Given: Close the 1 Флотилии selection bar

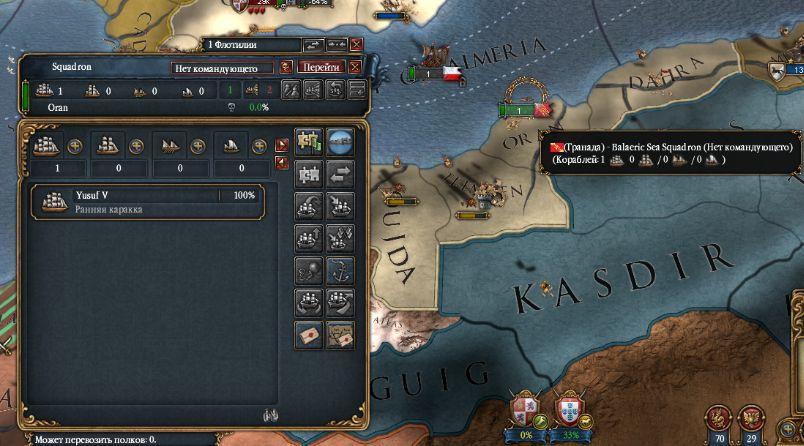Looking at the screenshot, I should tap(357, 45).
